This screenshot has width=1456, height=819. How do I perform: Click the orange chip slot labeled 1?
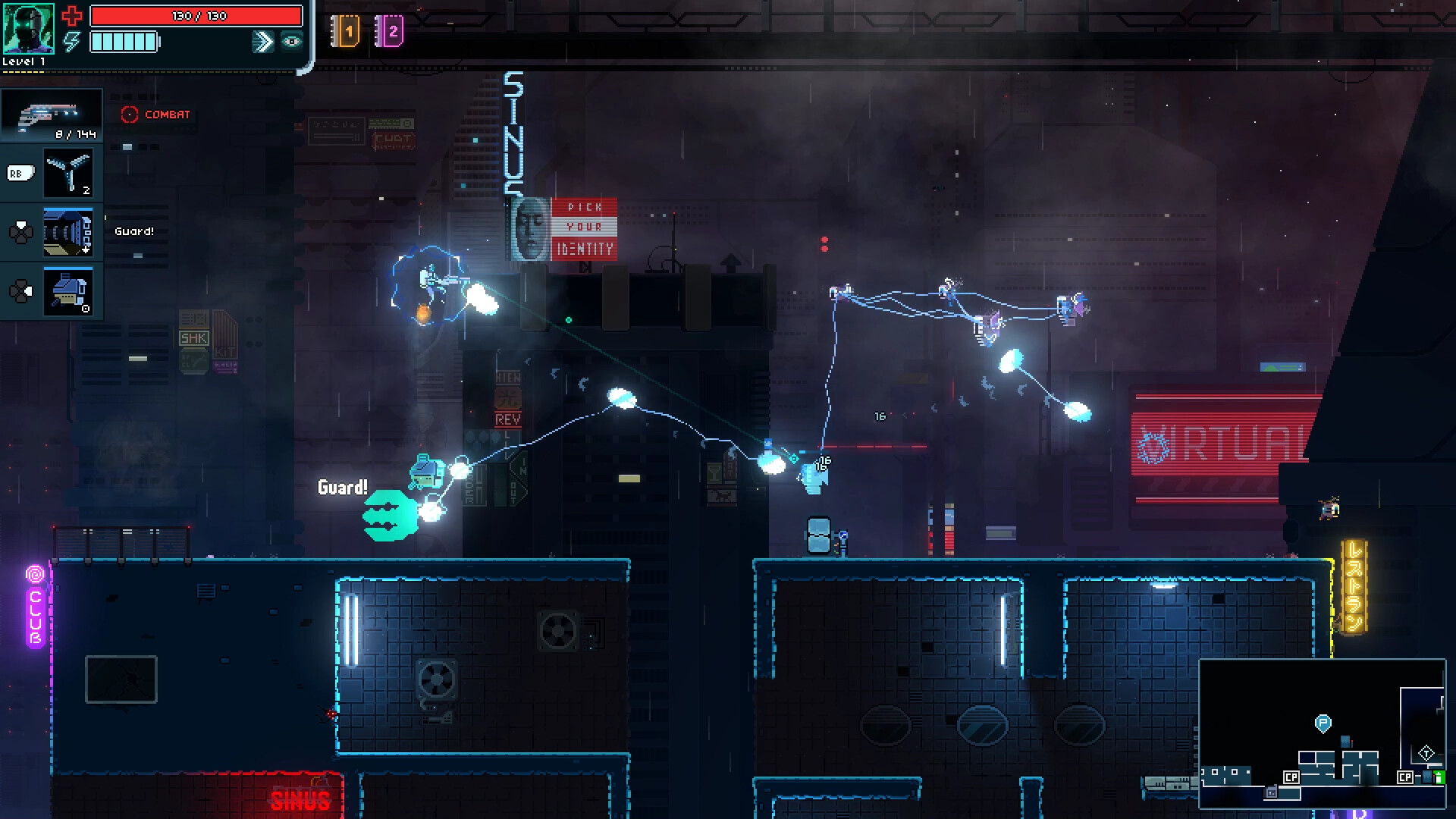pyautogui.click(x=347, y=30)
